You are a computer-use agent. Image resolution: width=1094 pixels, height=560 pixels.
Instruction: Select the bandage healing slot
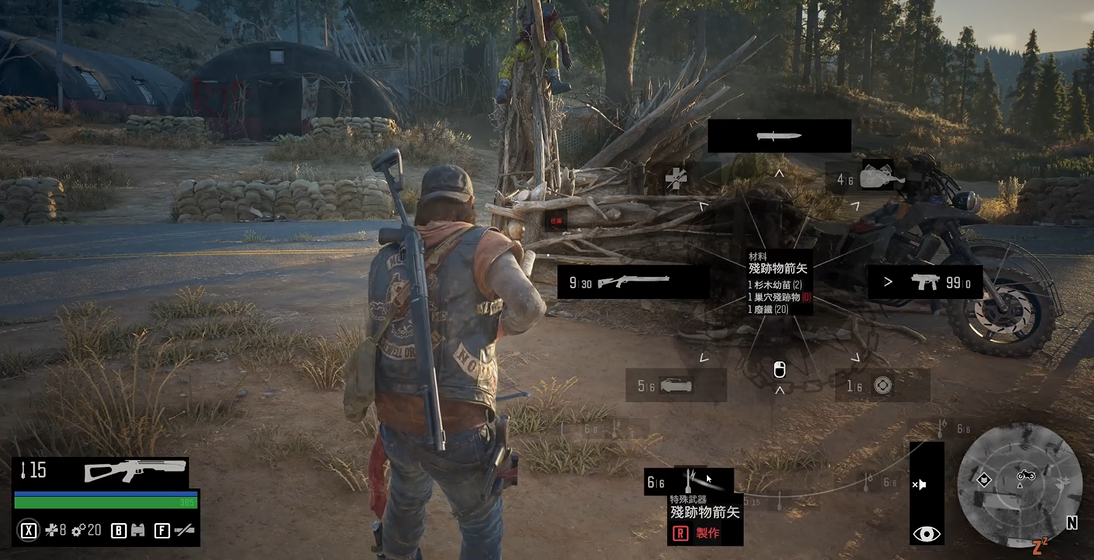click(677, 179)
